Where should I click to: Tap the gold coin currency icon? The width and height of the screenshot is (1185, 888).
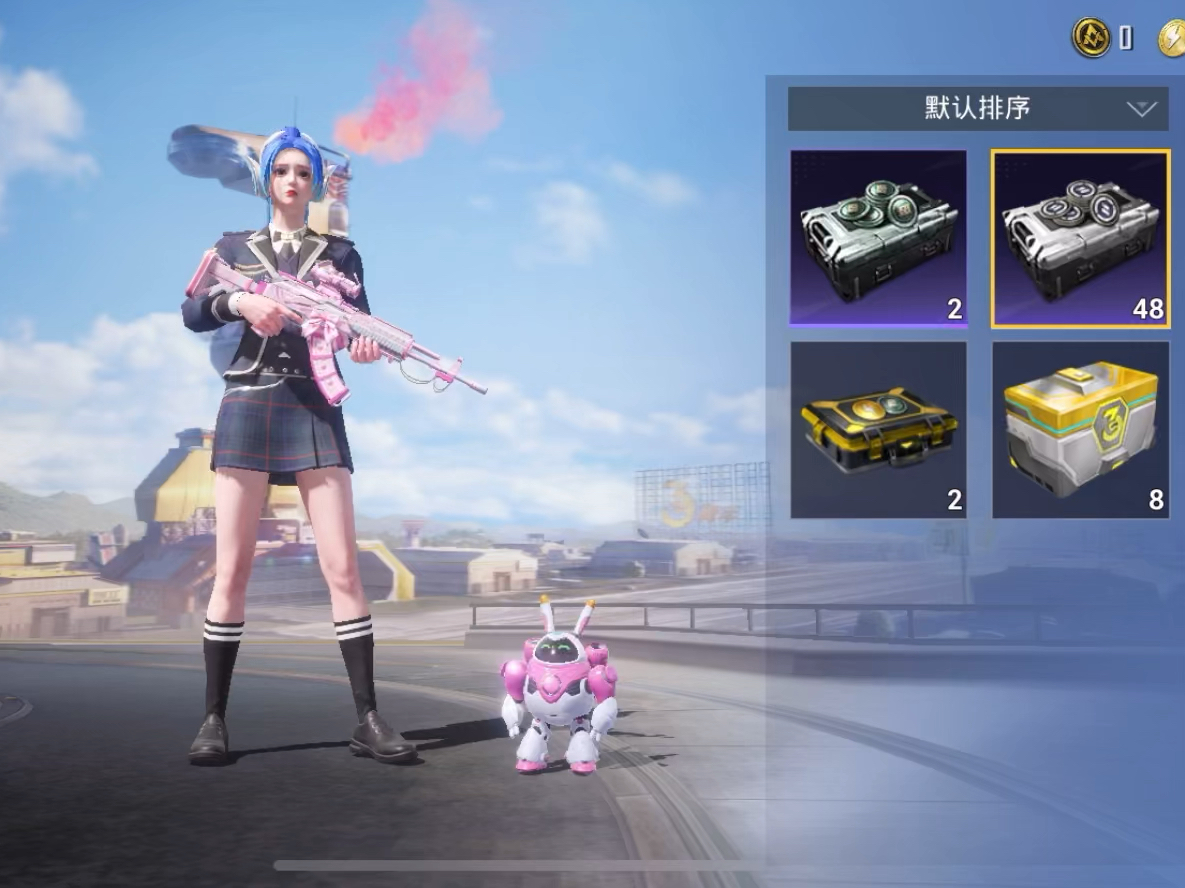[x=1091, y=39]
